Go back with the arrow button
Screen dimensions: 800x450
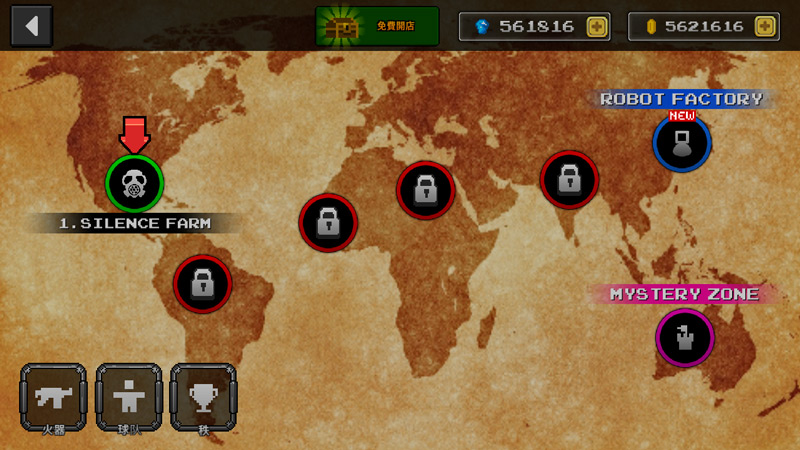pyautogui.click(x=31, y=25)
